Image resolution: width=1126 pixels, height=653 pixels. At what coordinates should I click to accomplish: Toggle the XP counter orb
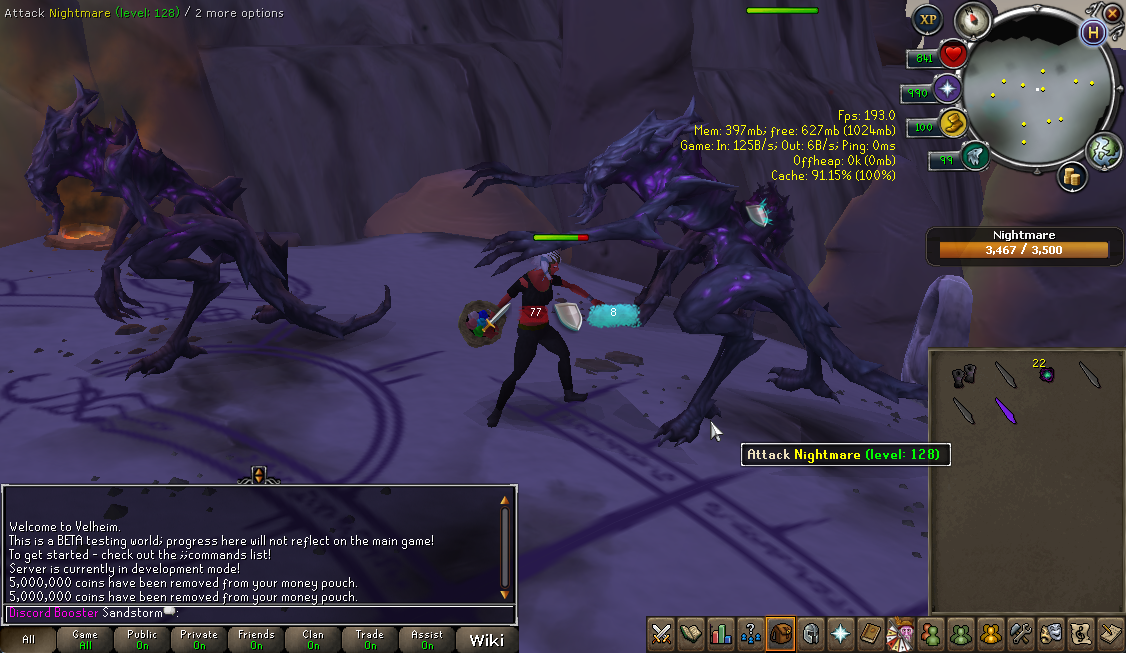point(927,19)
